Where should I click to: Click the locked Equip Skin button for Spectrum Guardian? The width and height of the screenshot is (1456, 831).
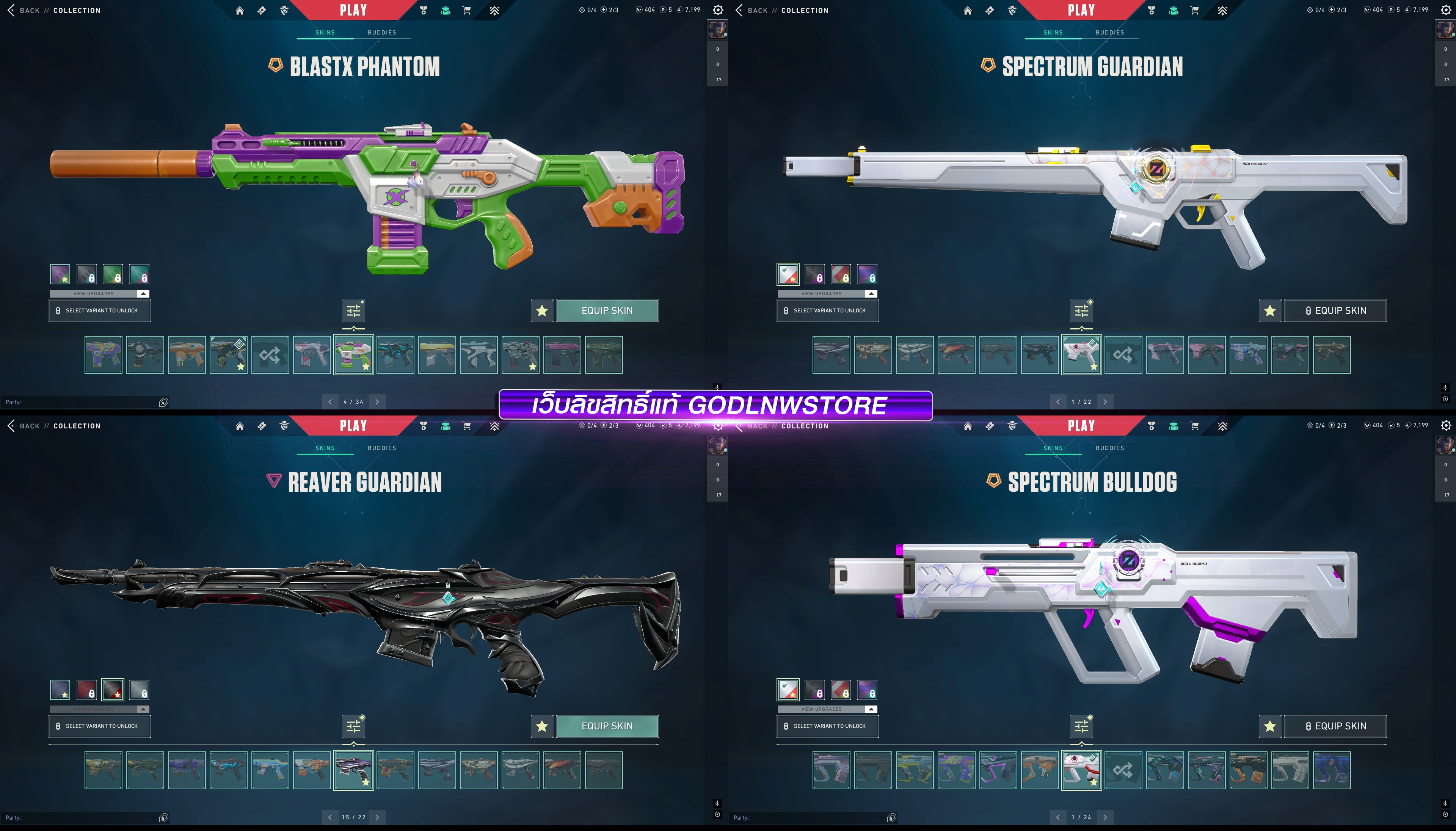tap(1335, 310)
